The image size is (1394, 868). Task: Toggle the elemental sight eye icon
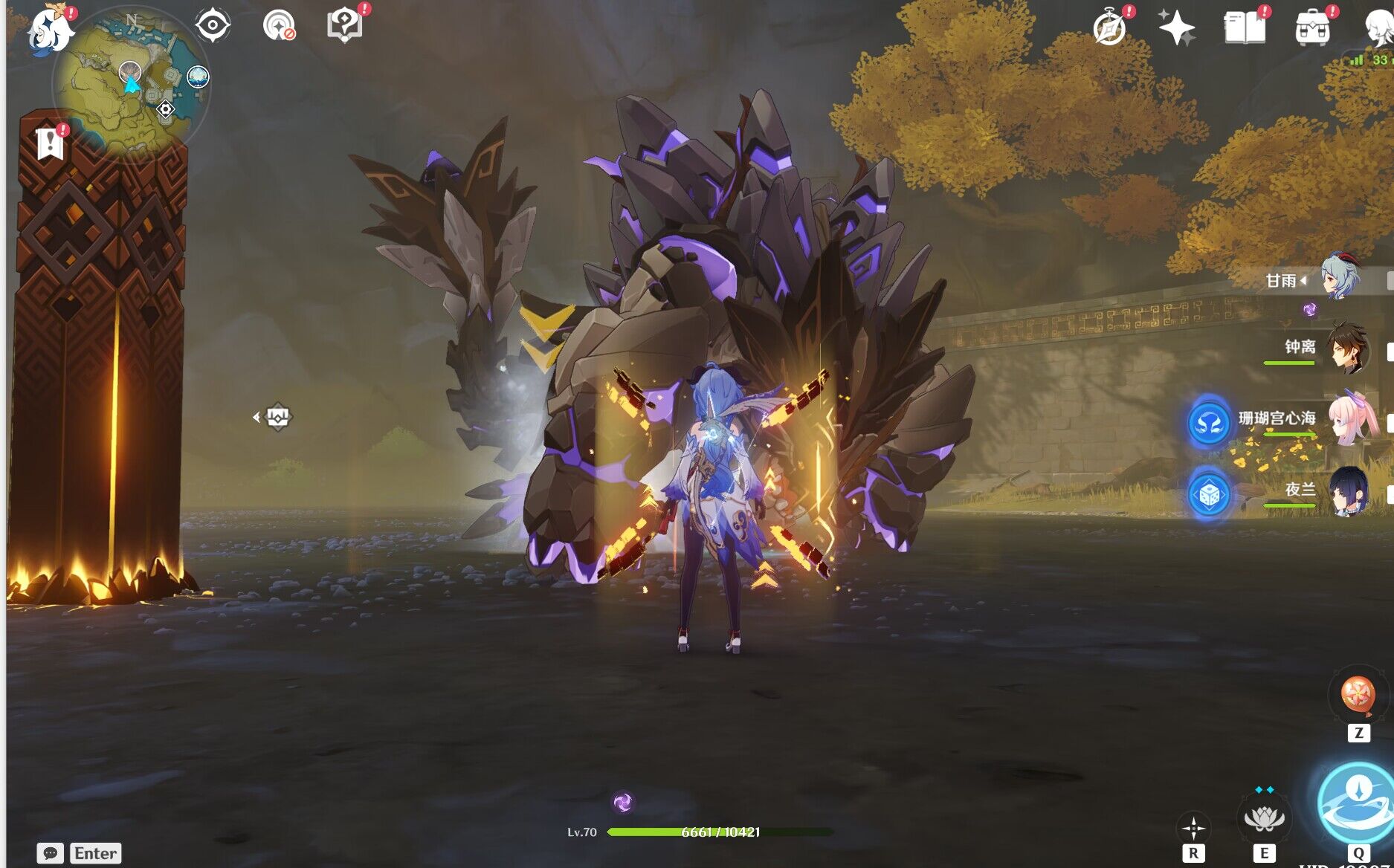click(213, 25)
